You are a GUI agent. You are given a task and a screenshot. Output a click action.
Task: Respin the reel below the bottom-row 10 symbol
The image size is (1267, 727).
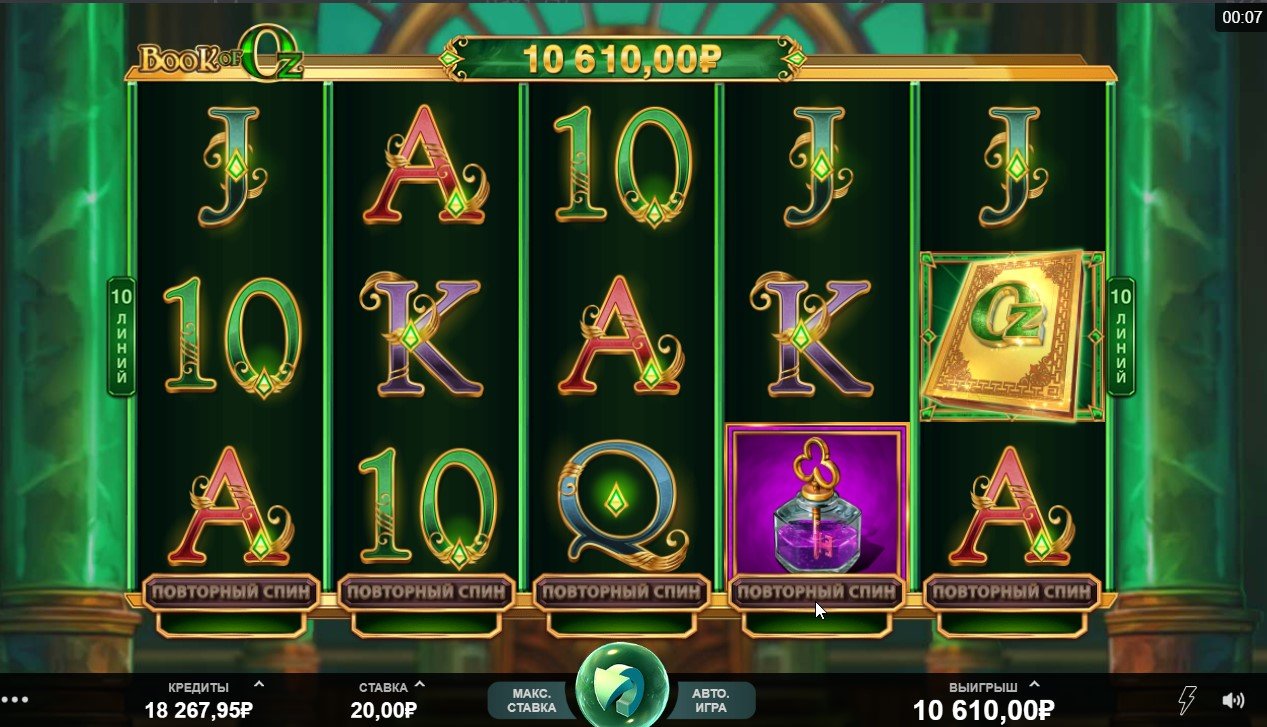[x=427, y=592]
